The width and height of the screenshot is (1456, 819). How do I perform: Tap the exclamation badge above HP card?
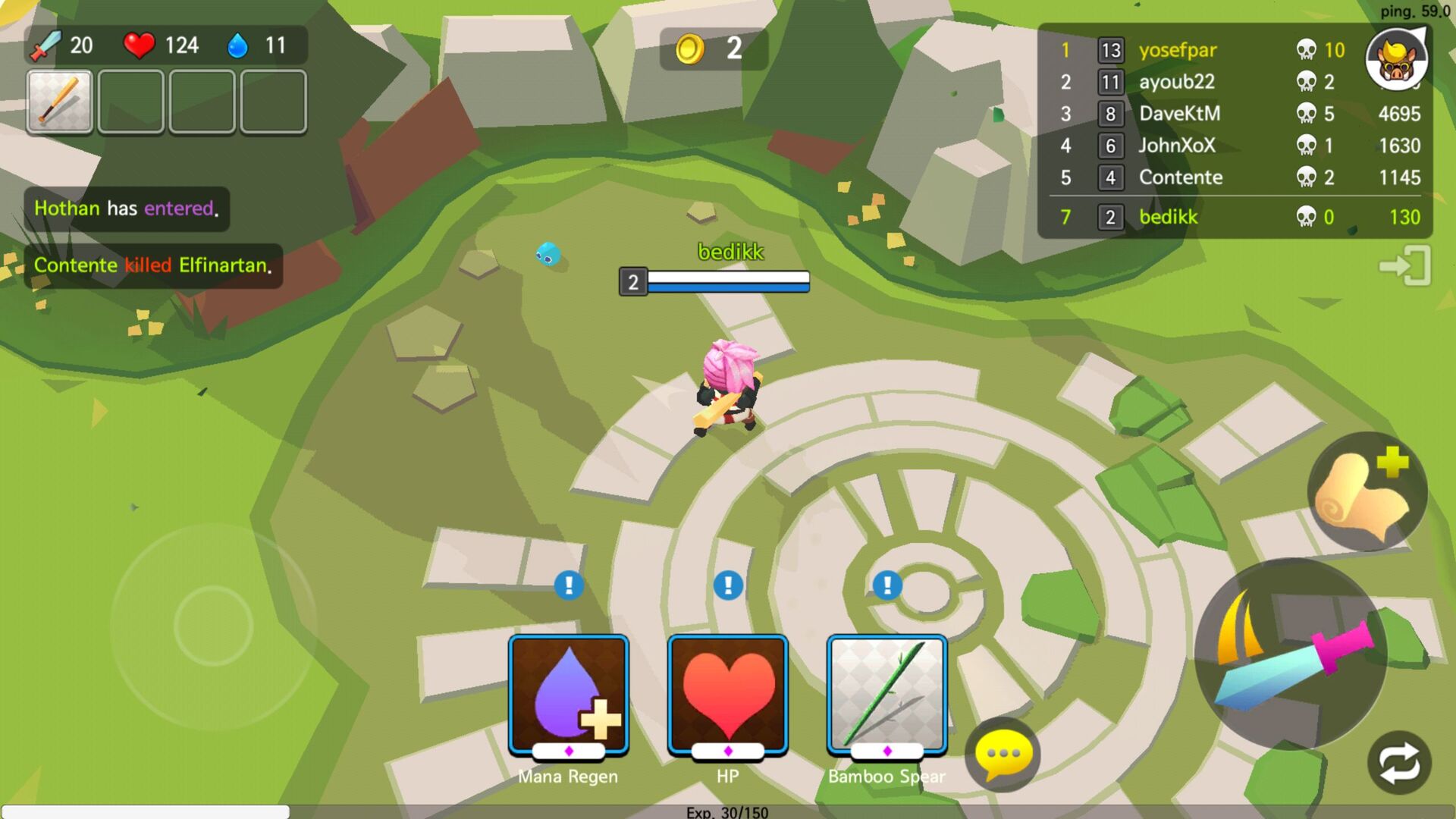pos(726,585)
